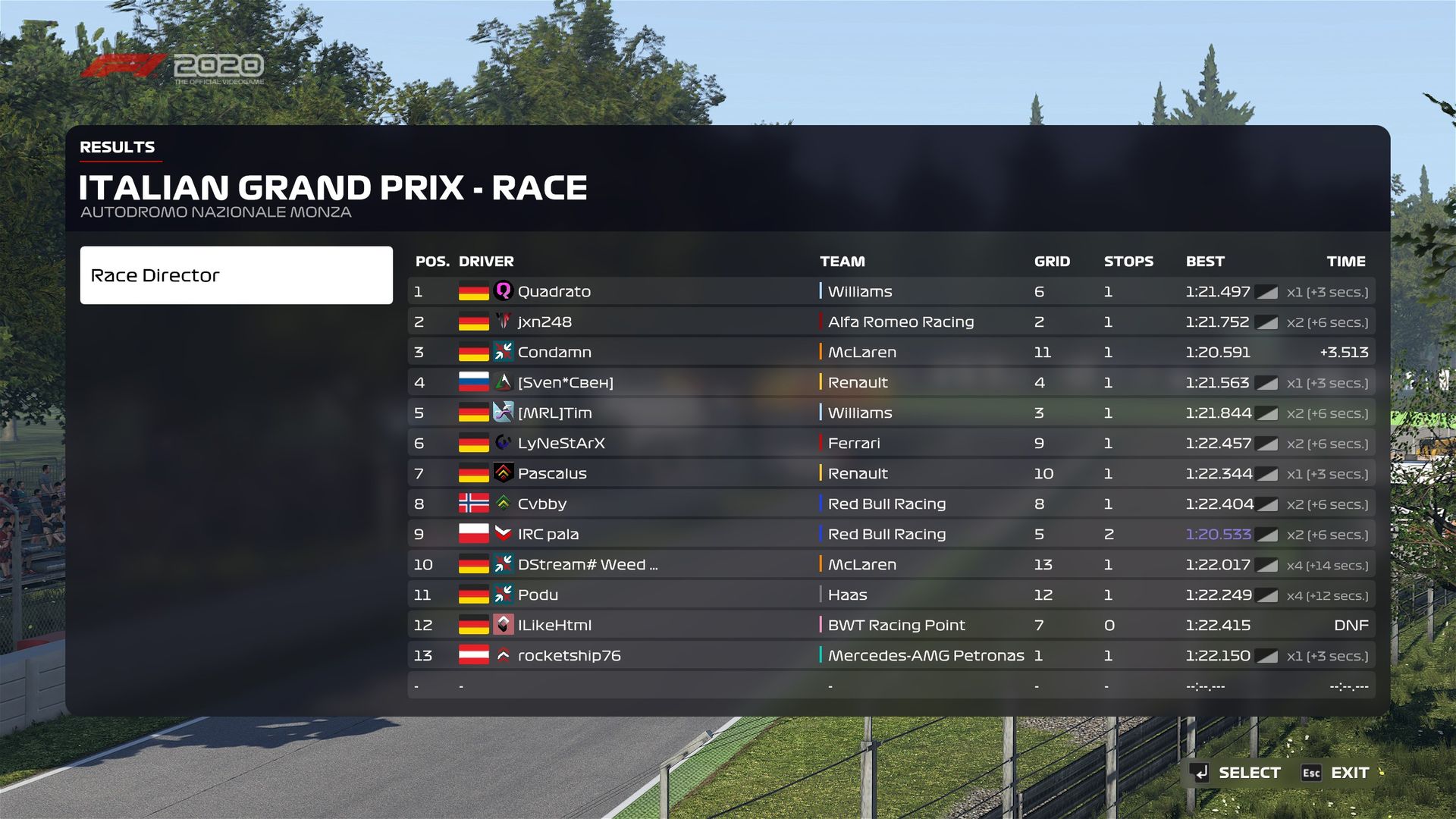Select Quadrato's result row
1456x819 pixels.
891,291
